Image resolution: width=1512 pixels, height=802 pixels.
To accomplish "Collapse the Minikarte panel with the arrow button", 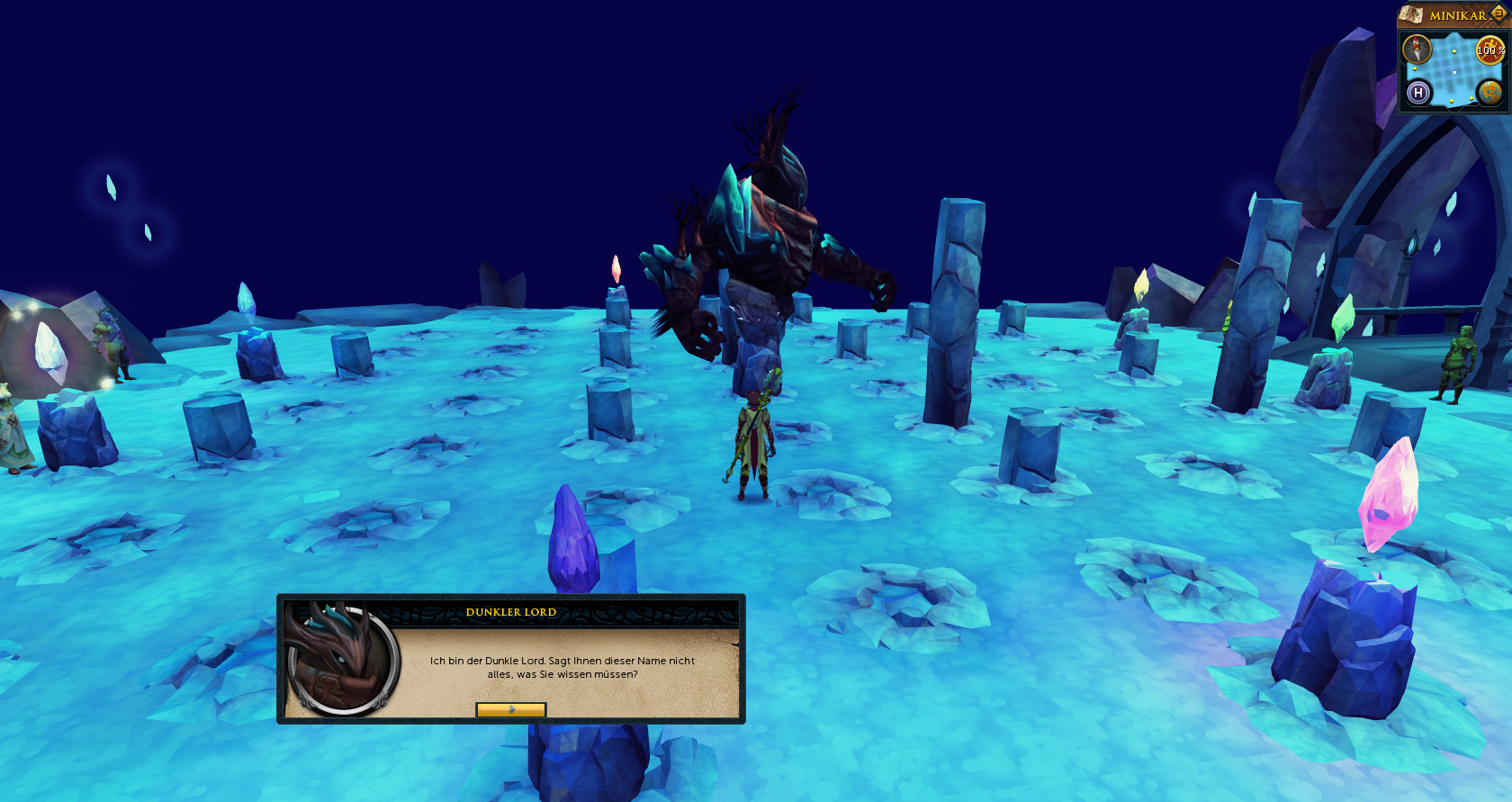I will pyautogui.click(x=1498, y=14).
